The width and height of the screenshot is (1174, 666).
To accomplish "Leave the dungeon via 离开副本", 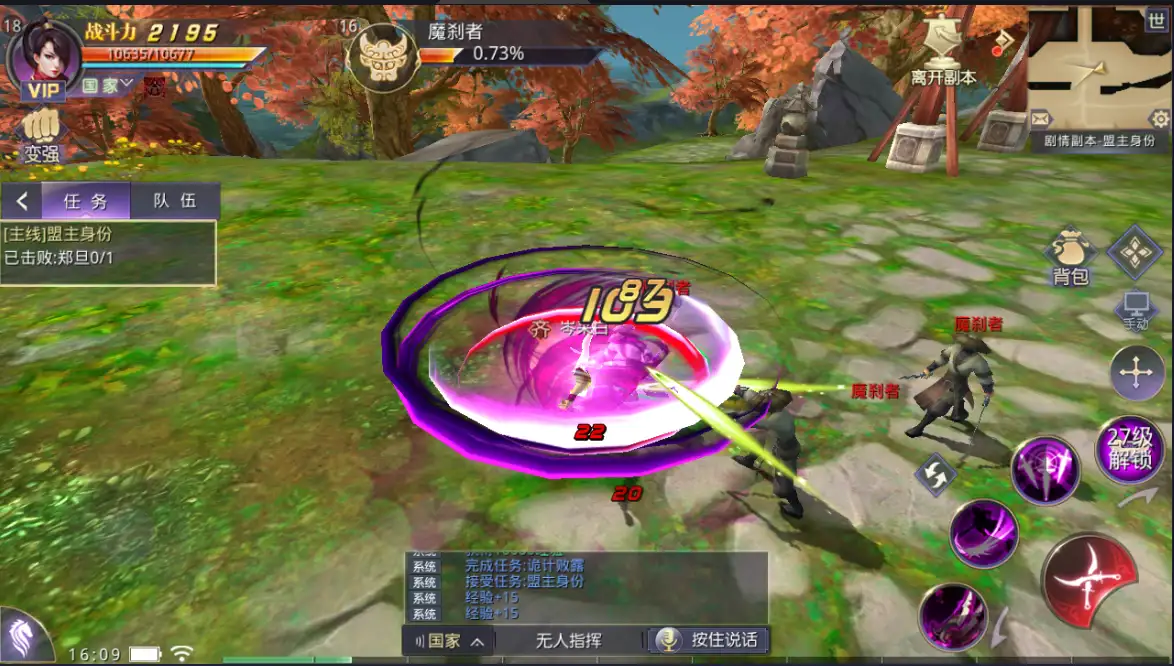I will 943,52.
